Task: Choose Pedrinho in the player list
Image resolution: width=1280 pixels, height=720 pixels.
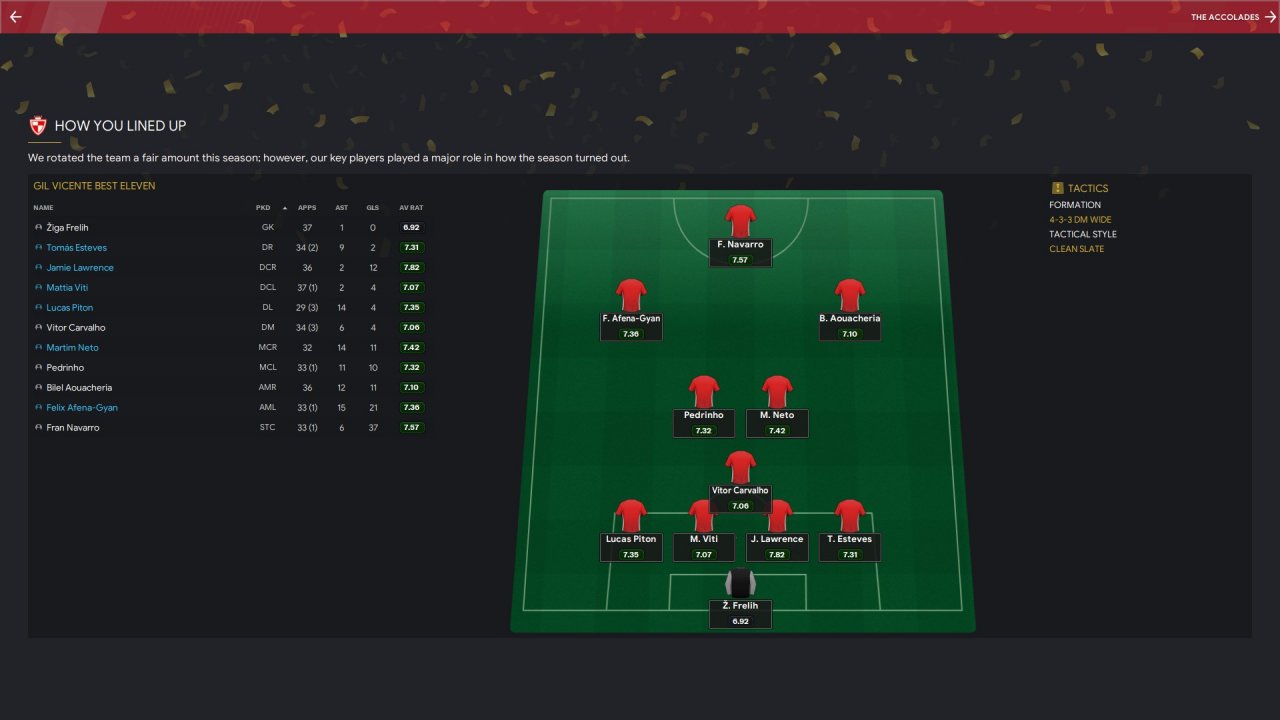Action: coord(64,368)
